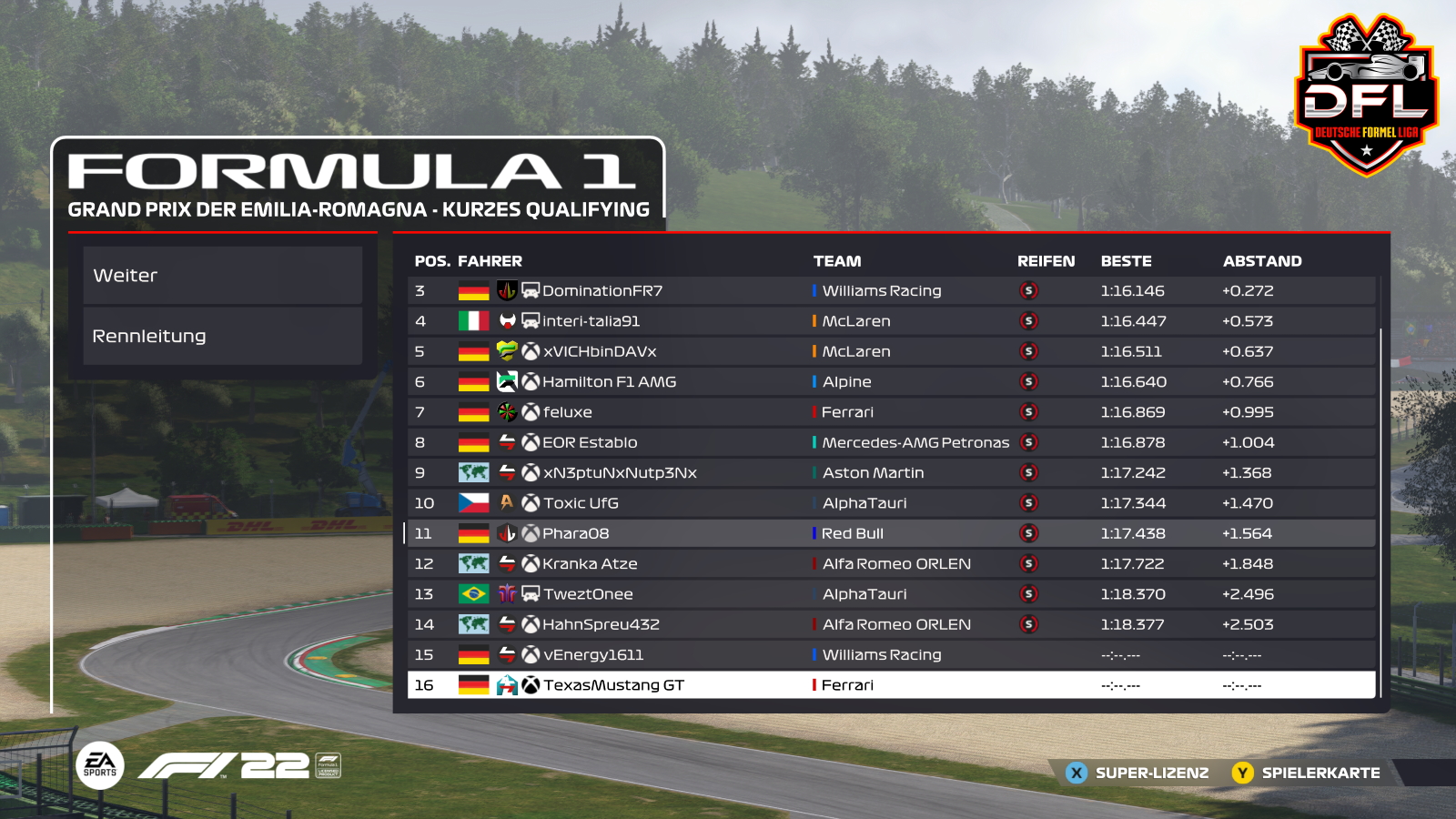The height and width of the screenshot is (819, 1456).
Task: Select DominationFR7 row in results
Action: 891,291
